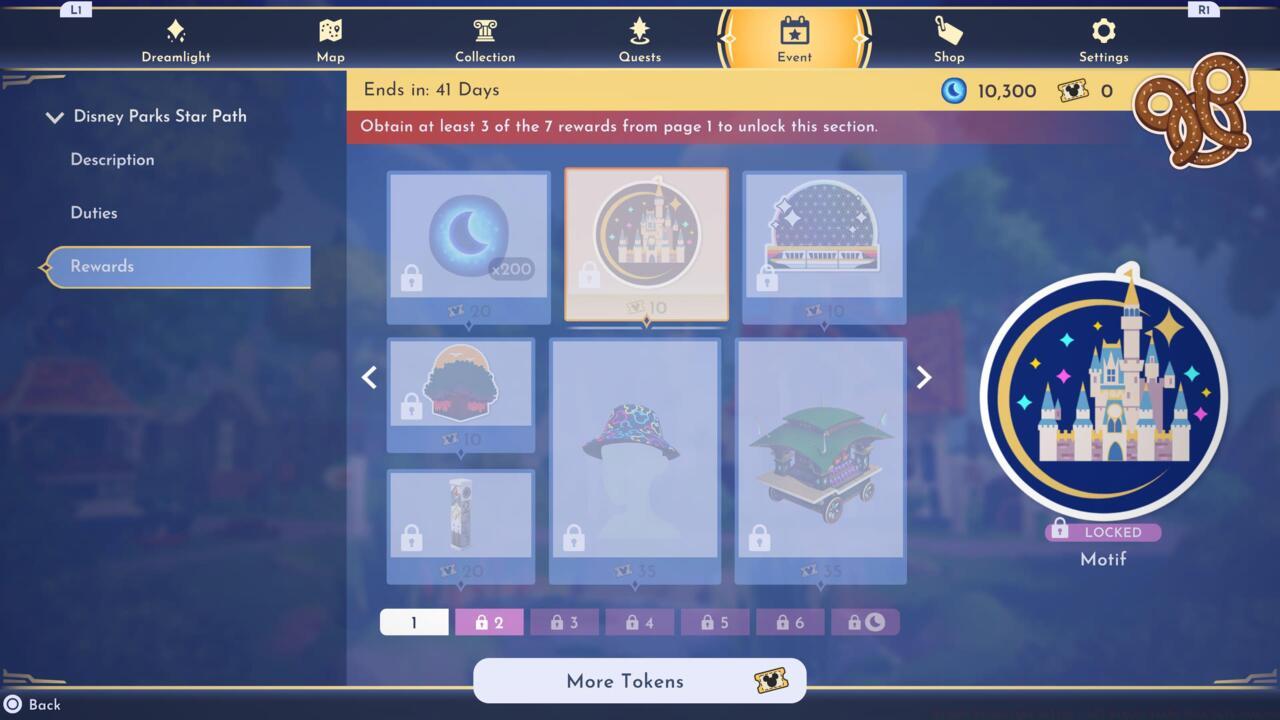Select the bucket hat reward
The width and height of the screenshot is (1280, 720).
coord(636,460)
